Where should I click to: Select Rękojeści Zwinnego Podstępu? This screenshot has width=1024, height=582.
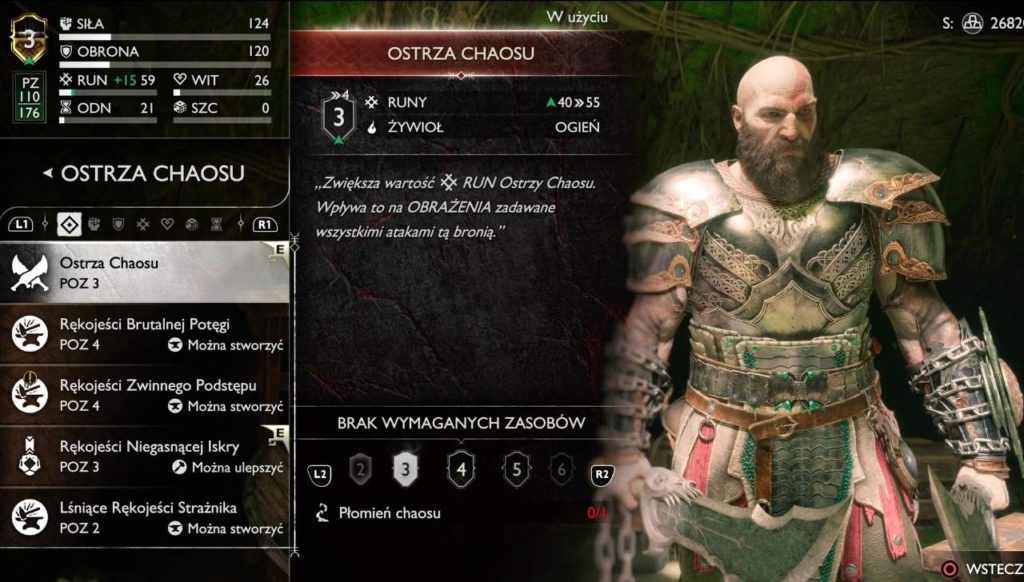tap(150, 395)
